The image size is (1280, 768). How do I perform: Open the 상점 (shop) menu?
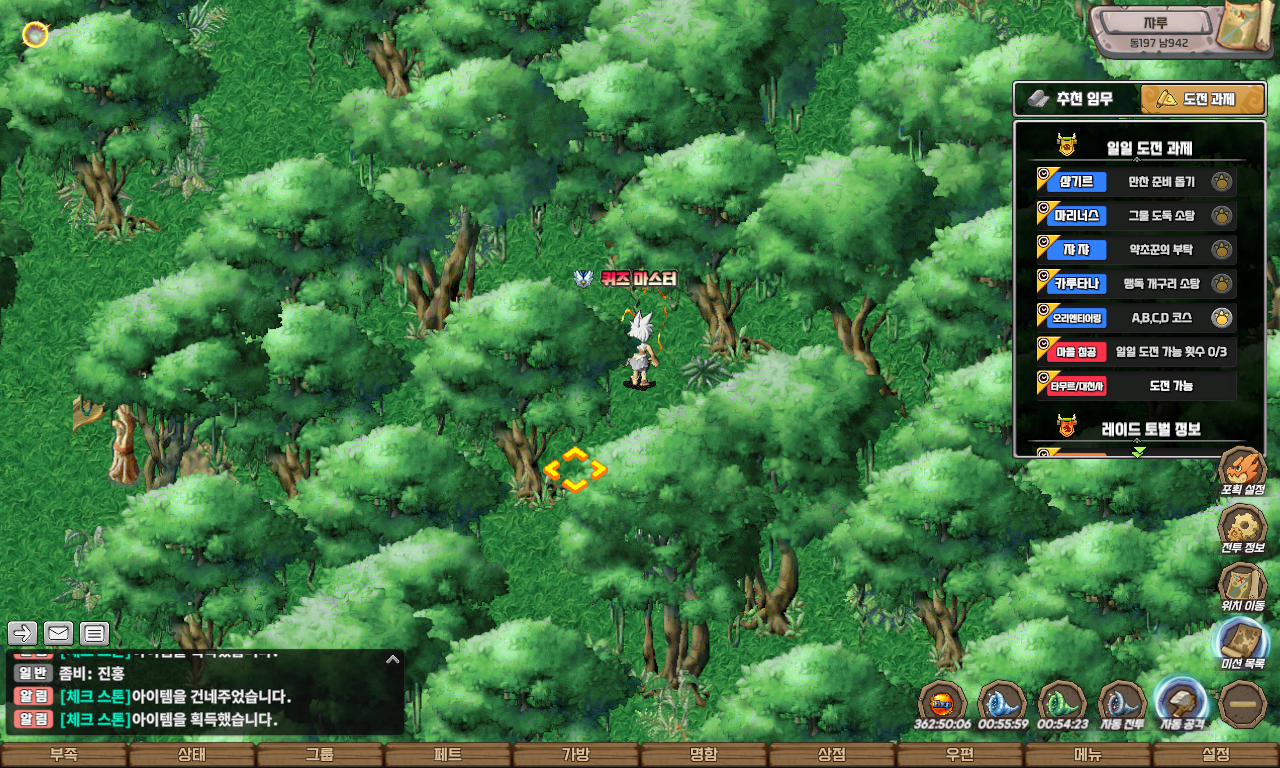(832, 755)
